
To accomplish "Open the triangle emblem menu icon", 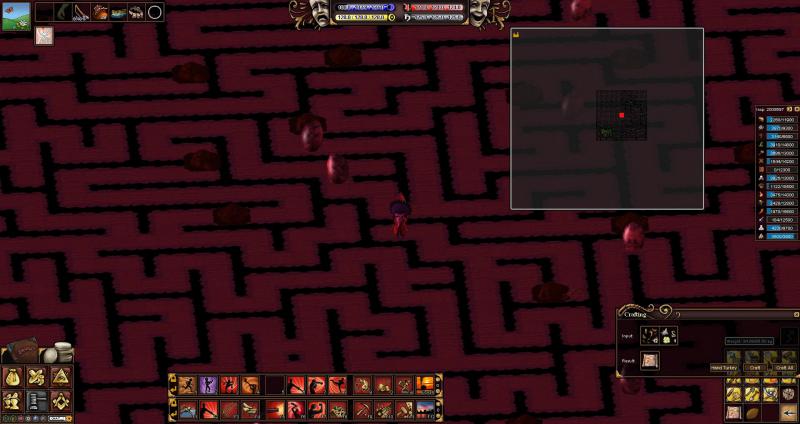I will tap(61, 377).
